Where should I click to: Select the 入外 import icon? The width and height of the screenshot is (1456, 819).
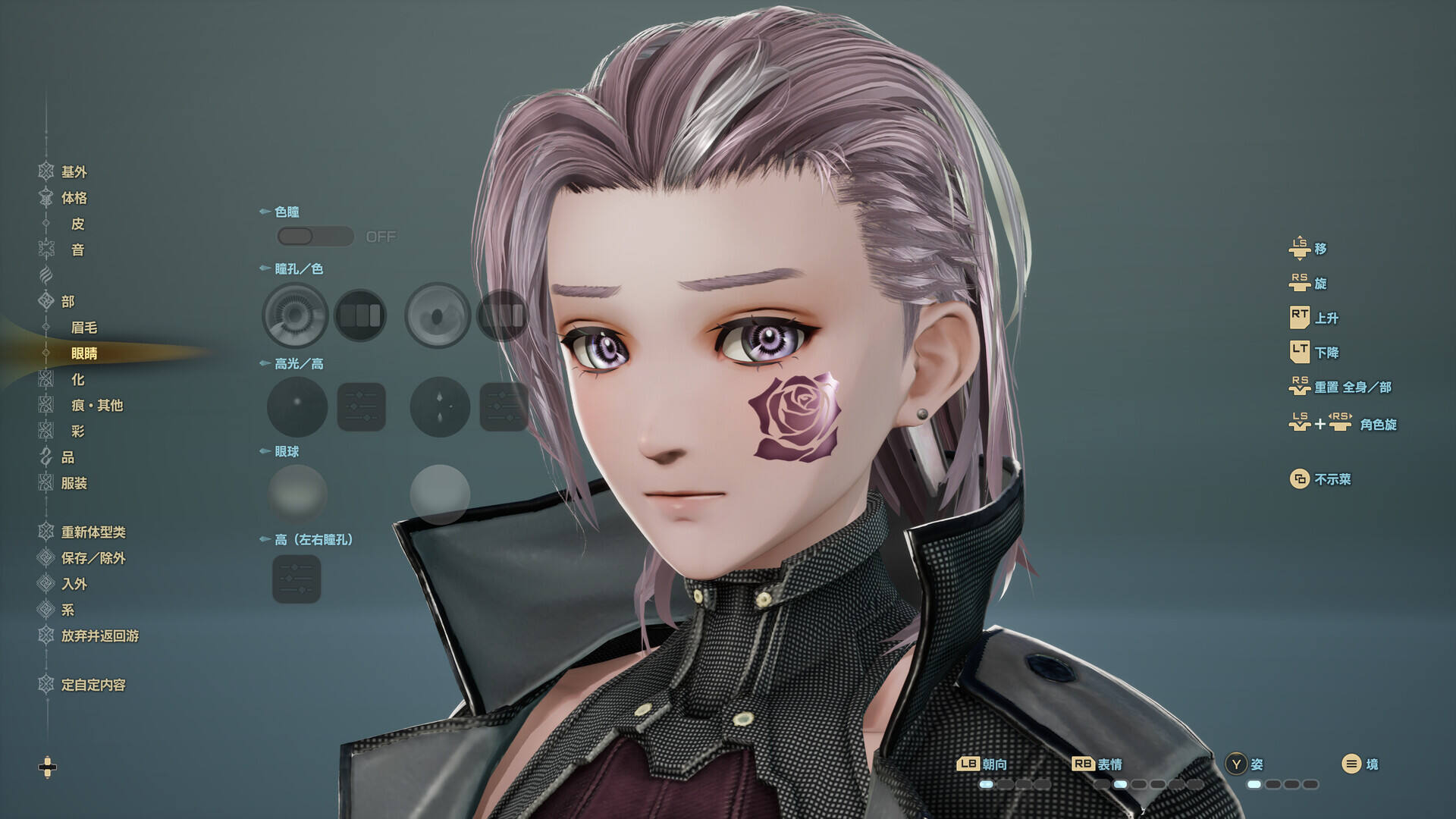click(44, 585)
